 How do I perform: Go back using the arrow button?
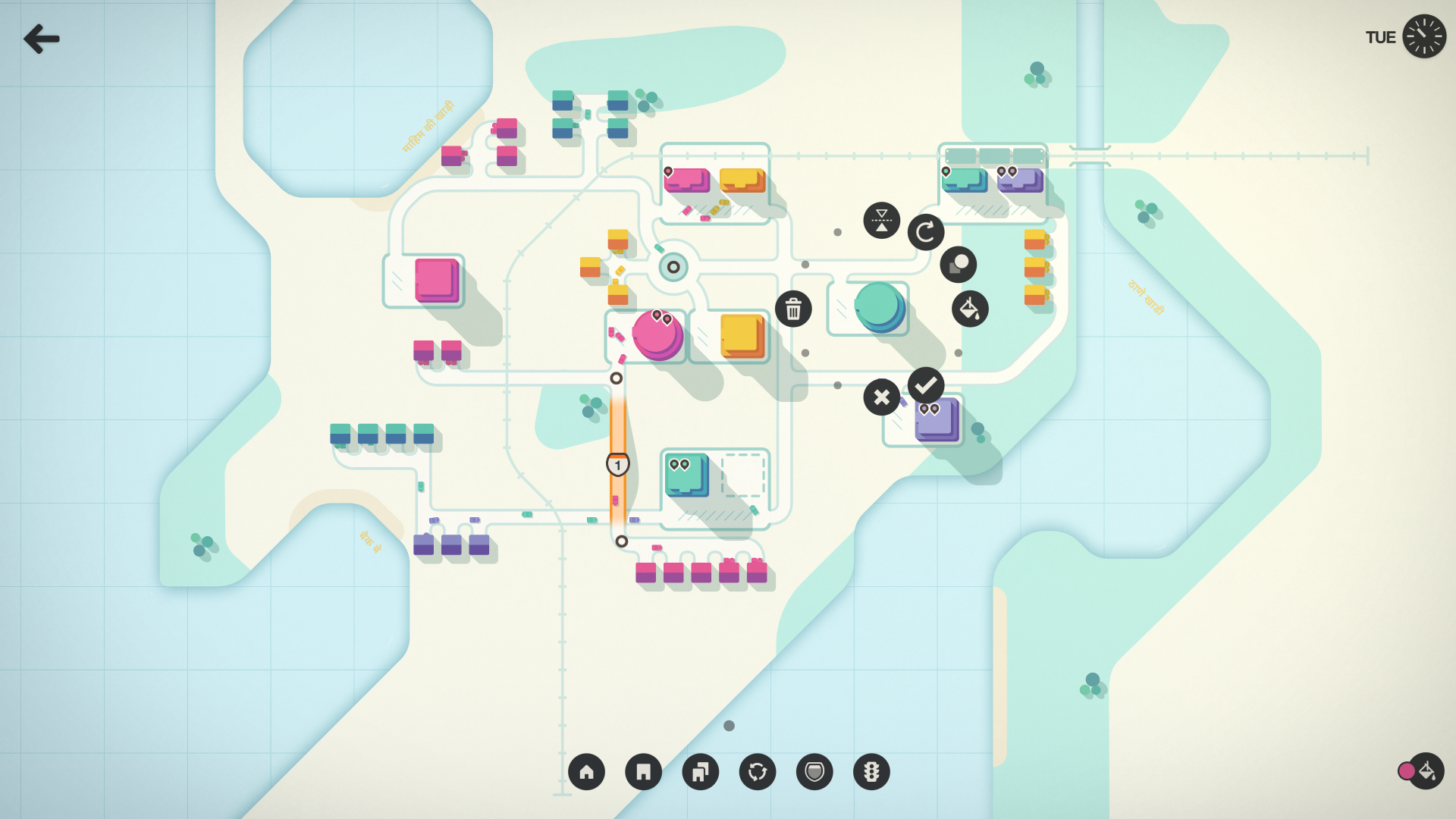pos(42,39)
